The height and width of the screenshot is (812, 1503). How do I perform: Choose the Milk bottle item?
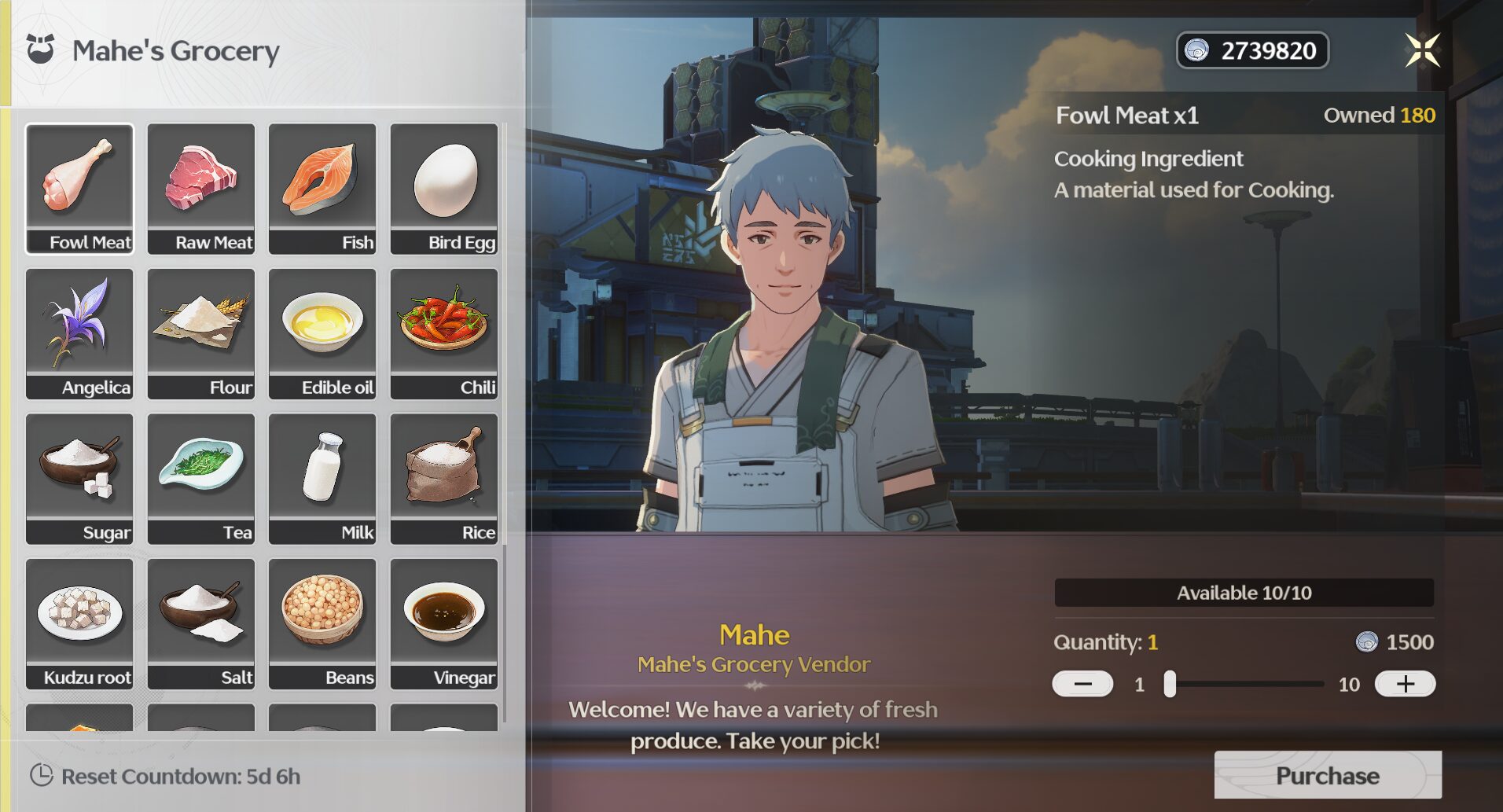pyautogui.click(x=322, y=478)
